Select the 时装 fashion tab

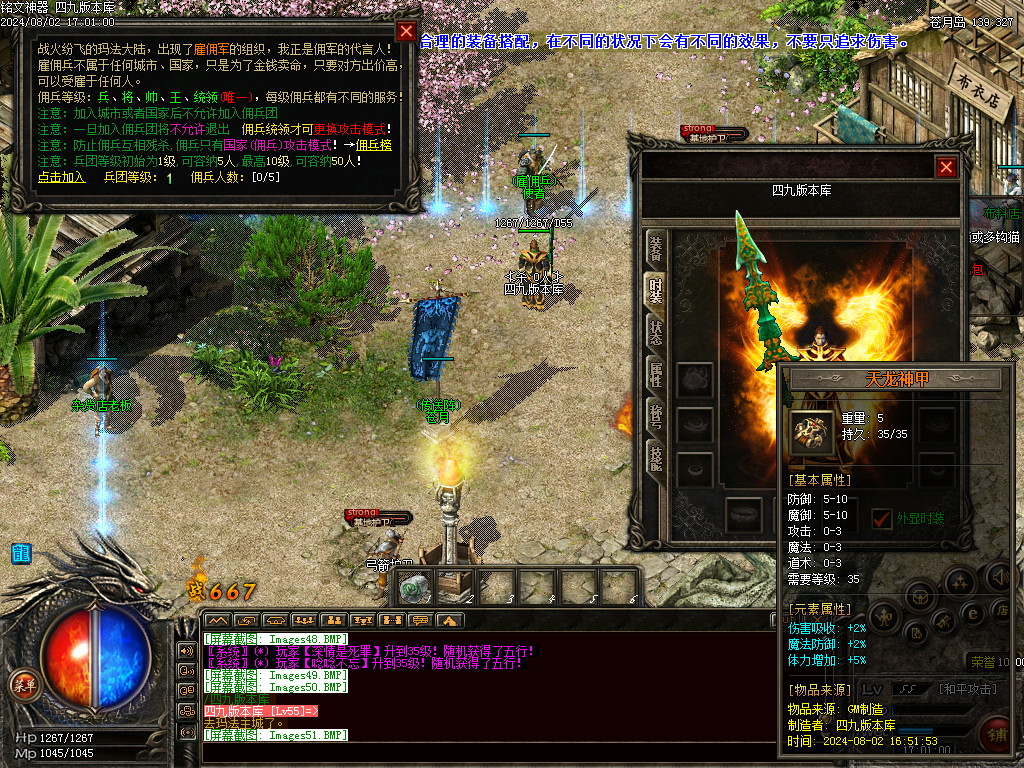pyautogui.click(x=655, y=289)
